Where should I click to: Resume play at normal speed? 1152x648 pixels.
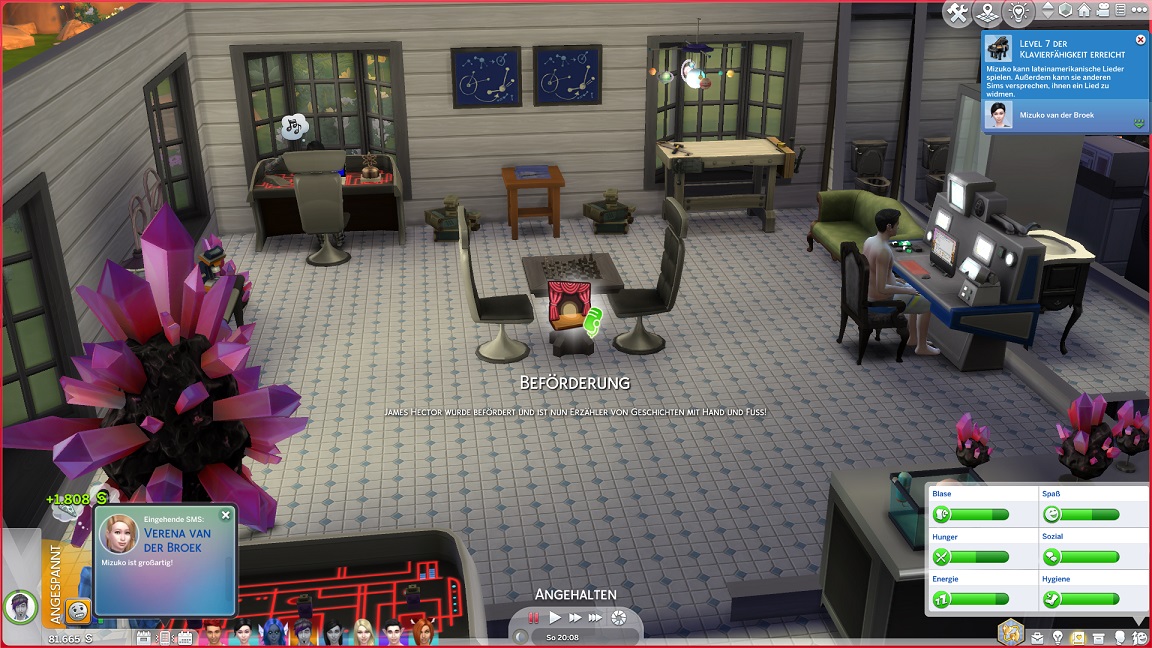555,618
